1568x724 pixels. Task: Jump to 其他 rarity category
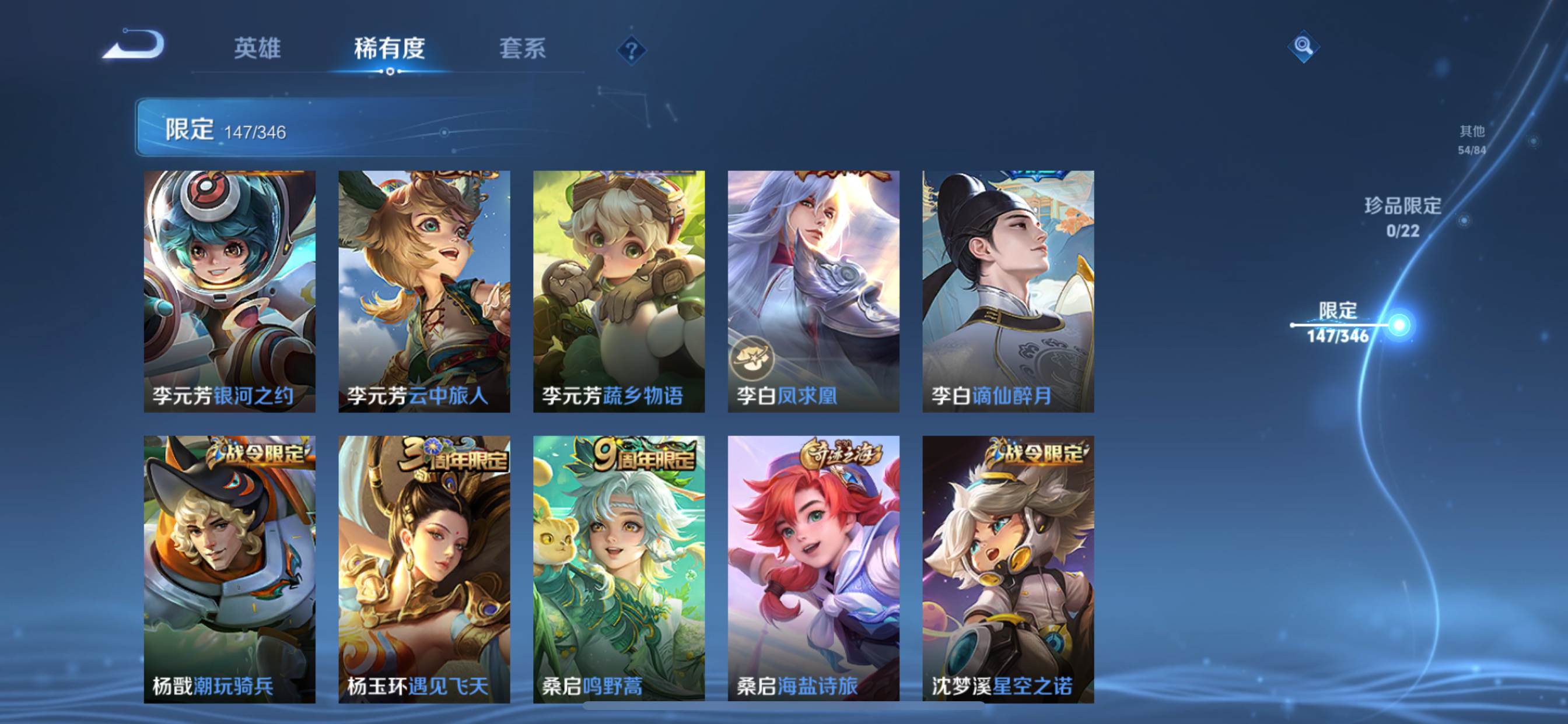1472,139
